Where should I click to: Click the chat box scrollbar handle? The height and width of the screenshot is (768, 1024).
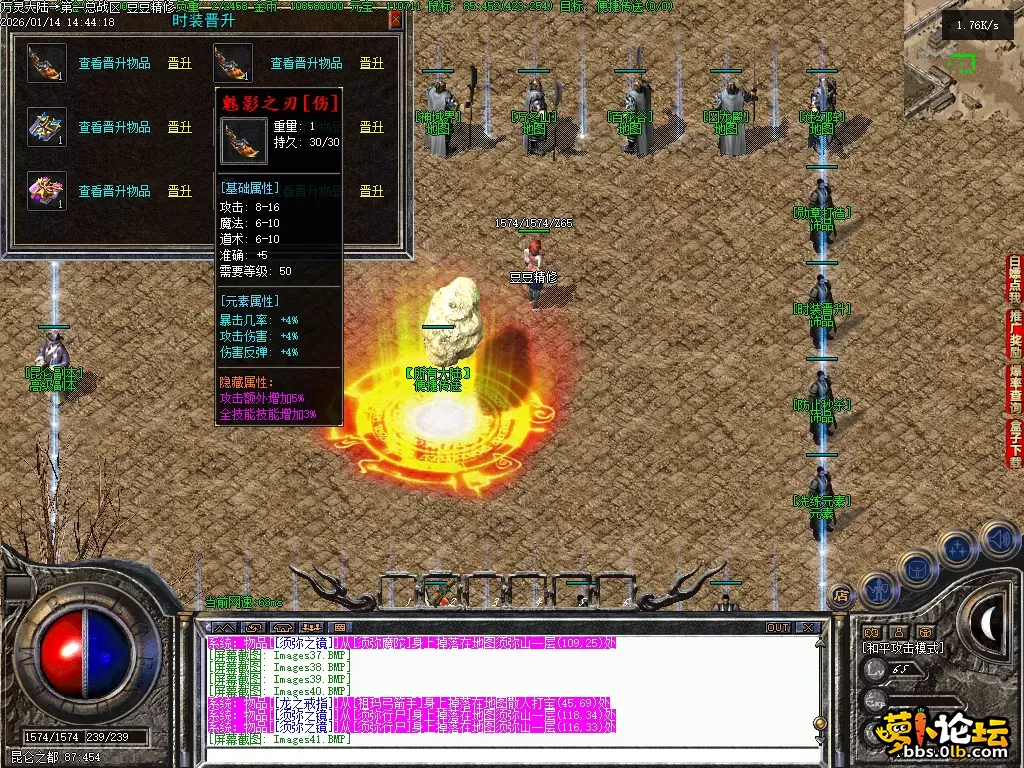pyautogui.click(x=819, y=723)
